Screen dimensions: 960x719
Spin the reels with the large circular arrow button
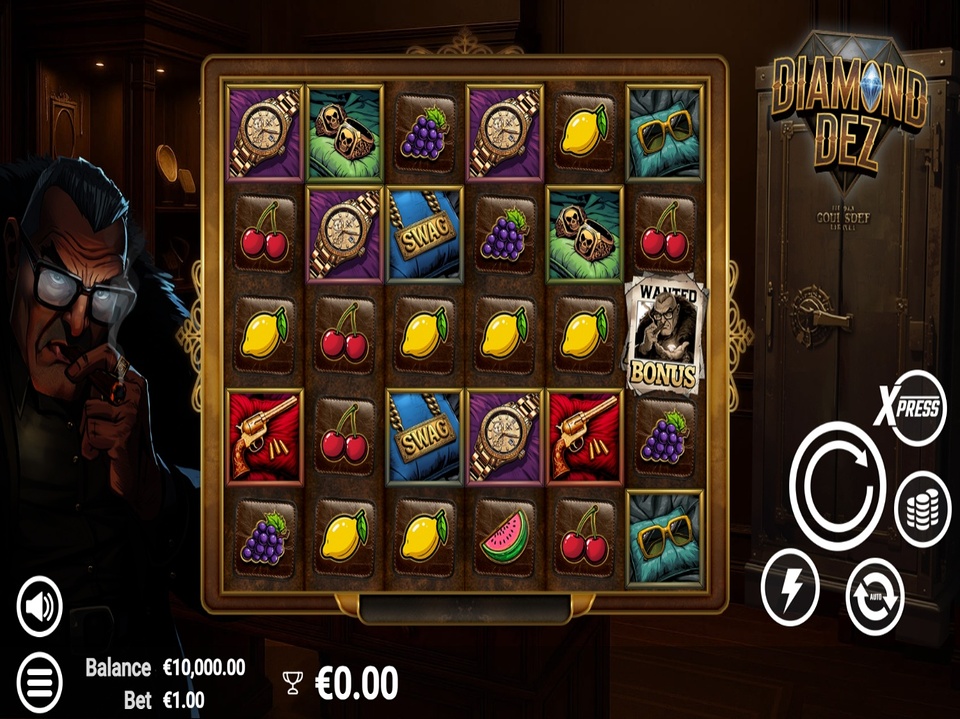coord(837,486)
